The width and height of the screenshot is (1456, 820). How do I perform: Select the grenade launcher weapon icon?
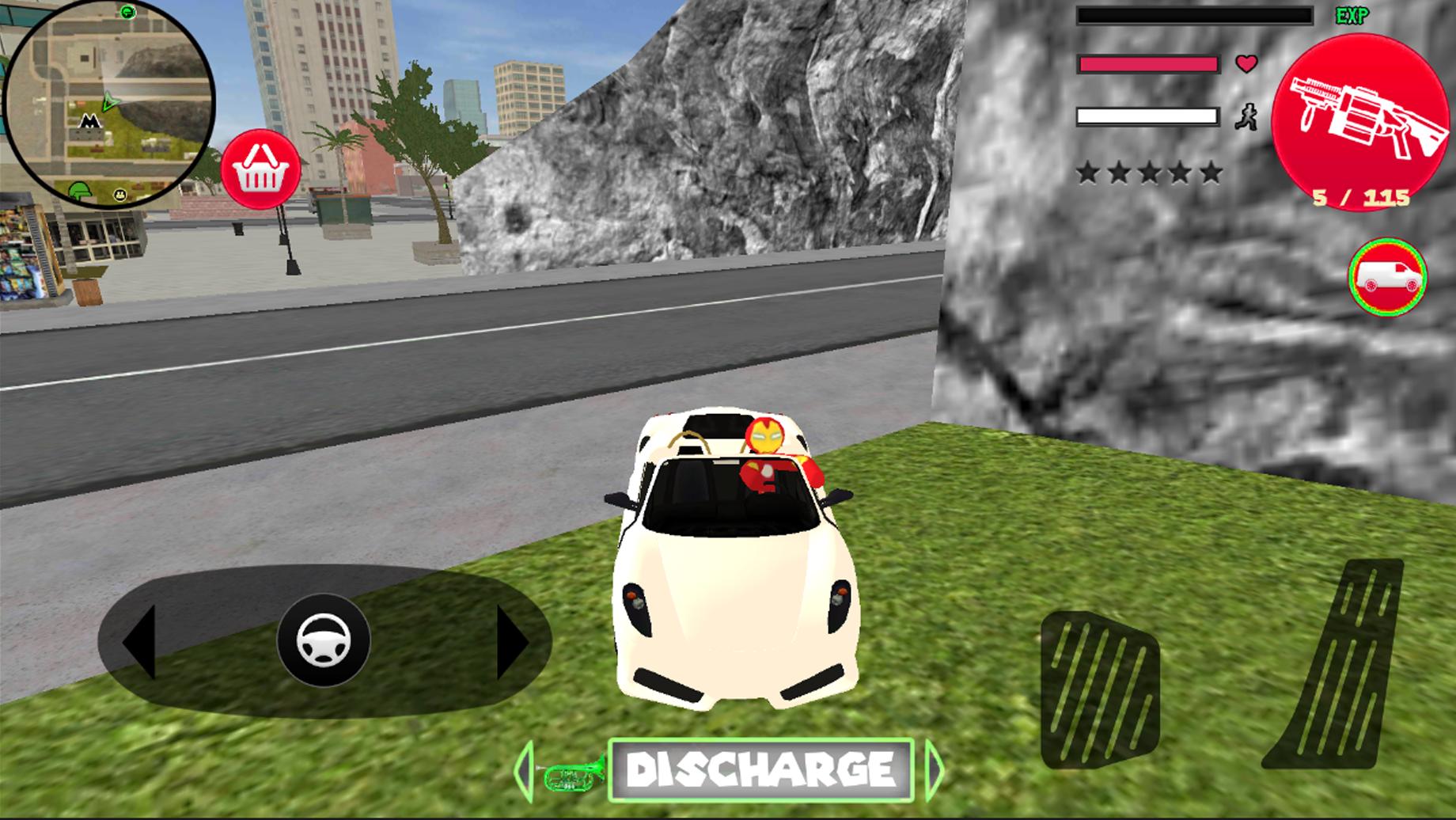pos(1360,121)
